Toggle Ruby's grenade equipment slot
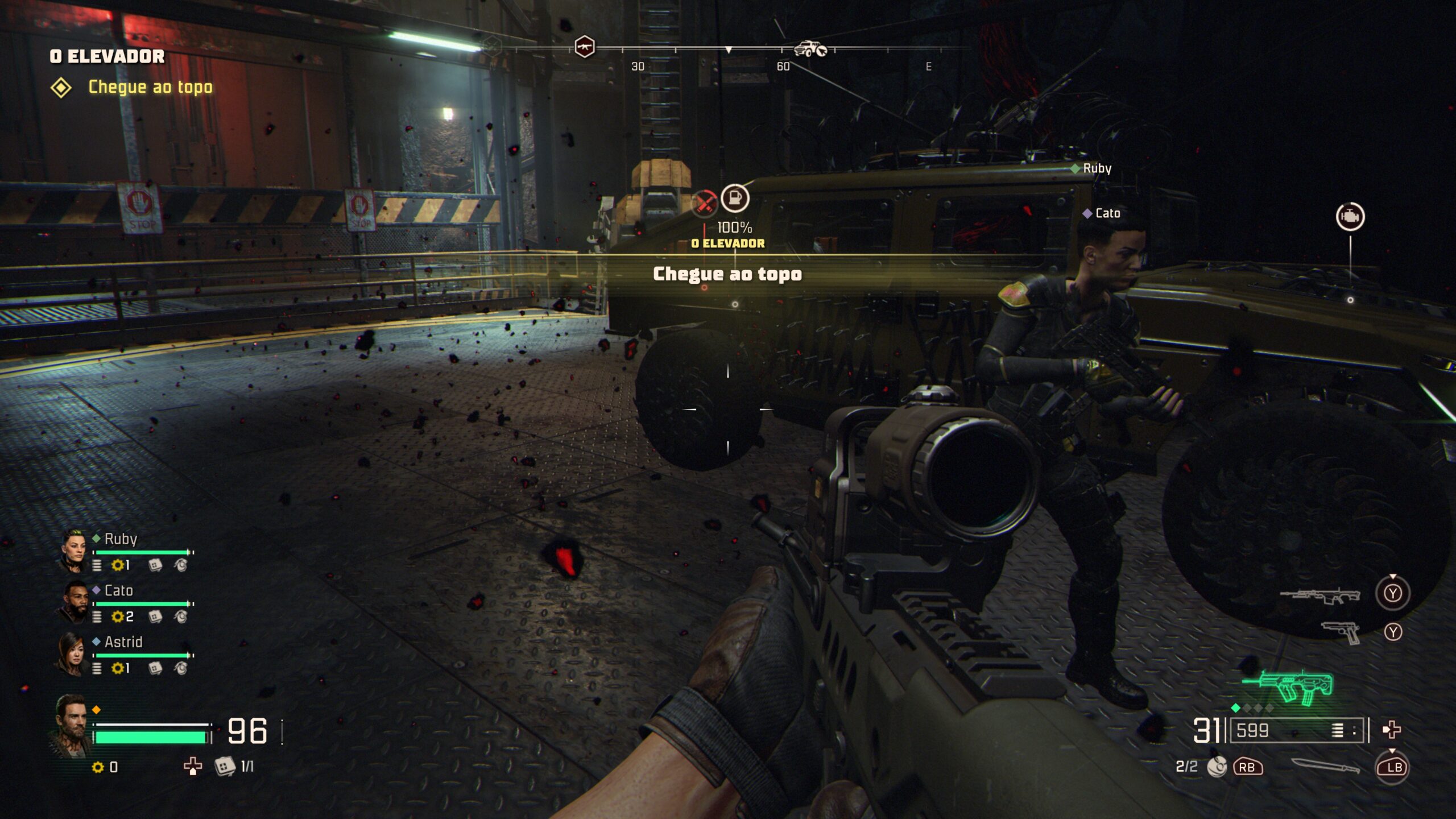 point(181,566)
